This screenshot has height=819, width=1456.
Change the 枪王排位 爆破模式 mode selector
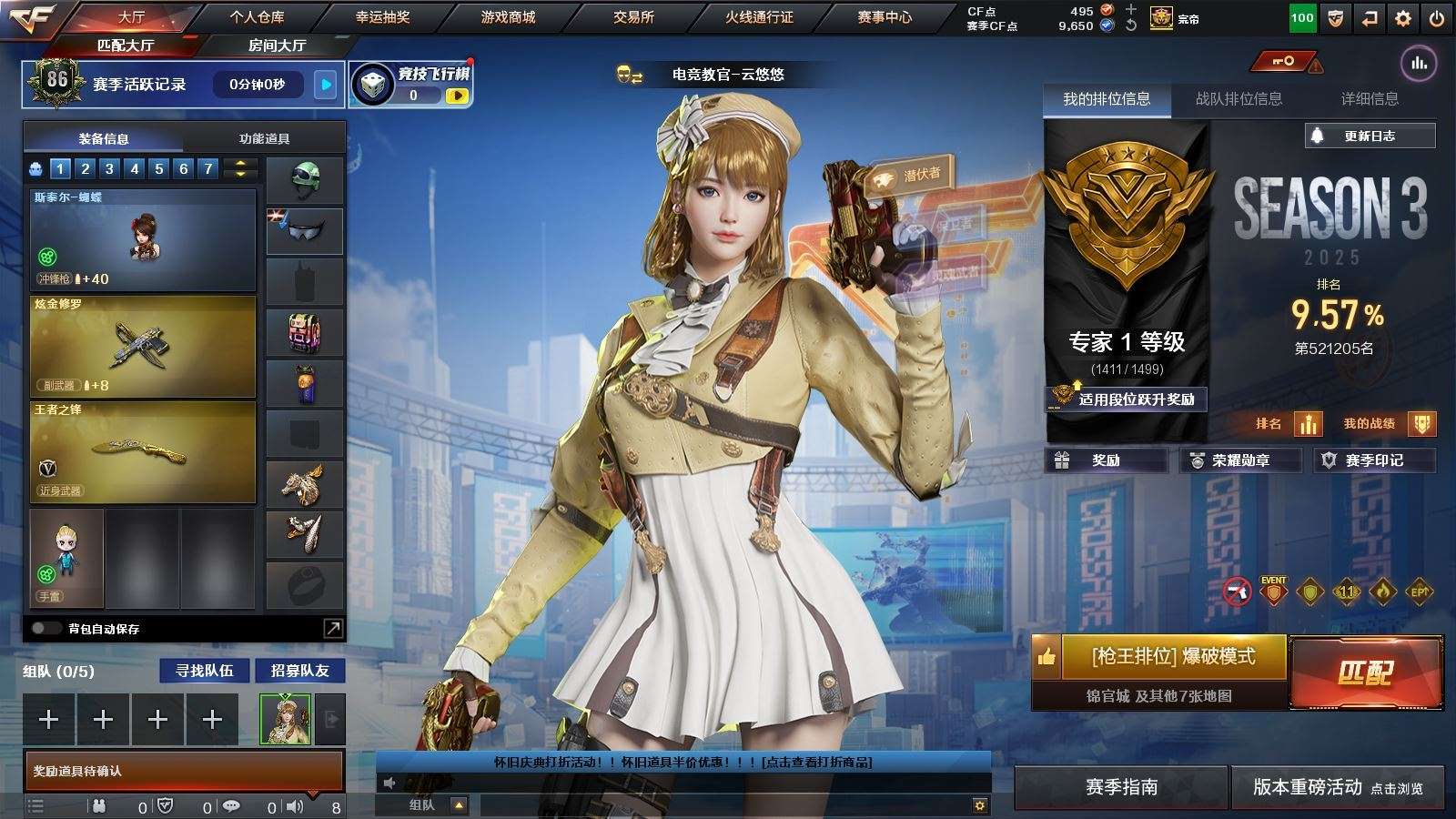[1172, 656]
